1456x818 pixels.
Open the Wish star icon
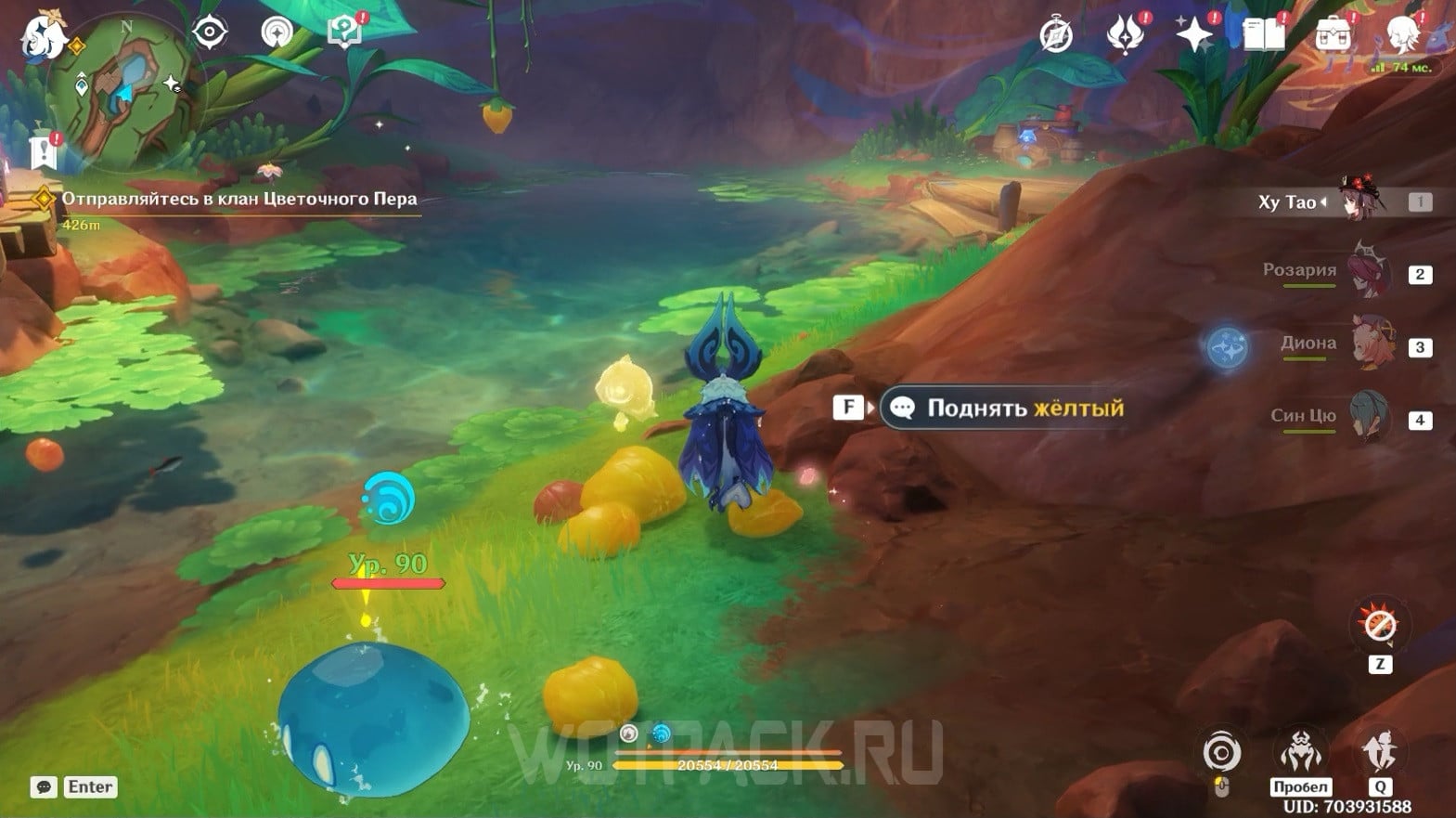1193,35
